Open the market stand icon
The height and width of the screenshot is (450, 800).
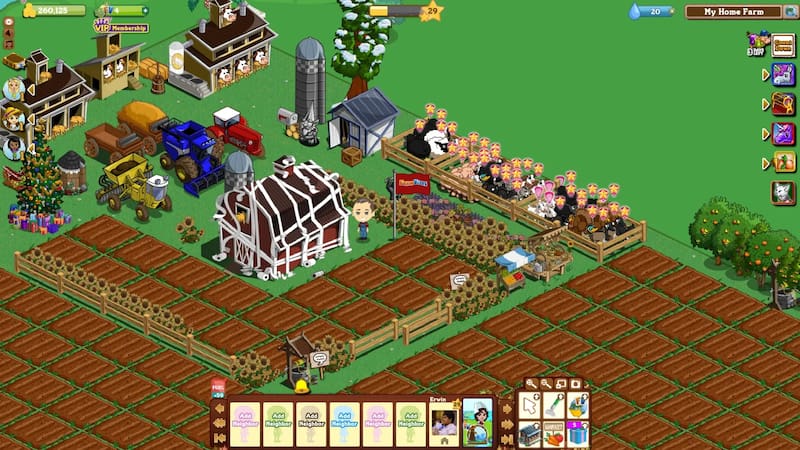[x=531, y=433]
